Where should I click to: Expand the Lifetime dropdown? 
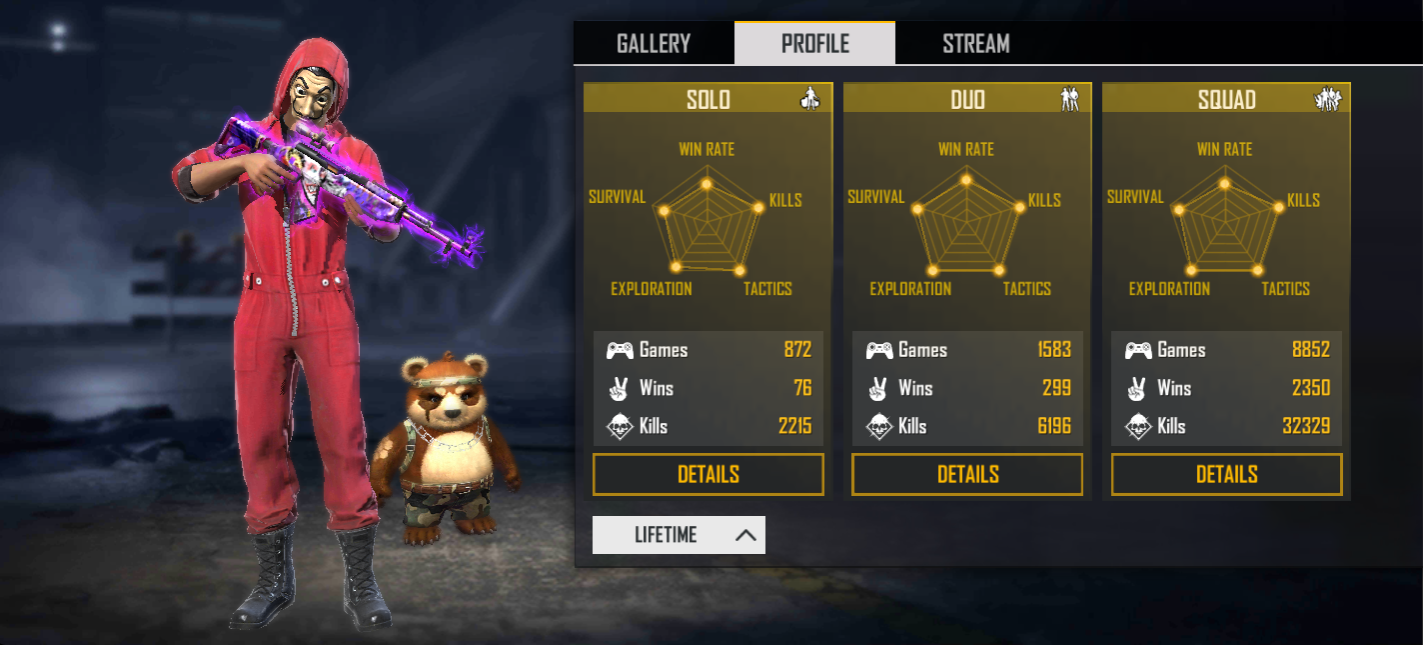coord(679,535)
